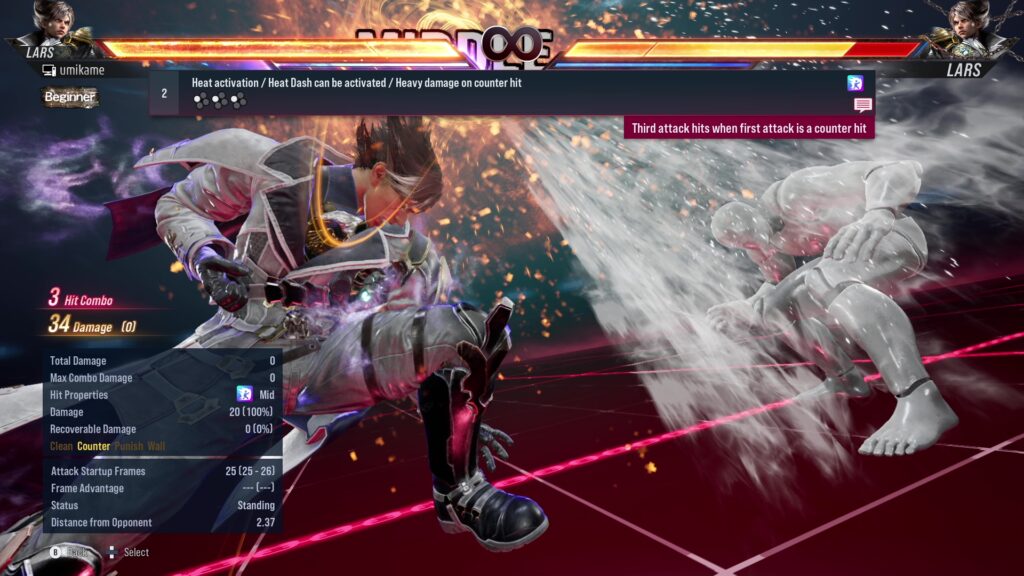Click the Heat property icon on move bar
The width and height of the screenshot is (1024, 576).
click(x=855, y=83)
